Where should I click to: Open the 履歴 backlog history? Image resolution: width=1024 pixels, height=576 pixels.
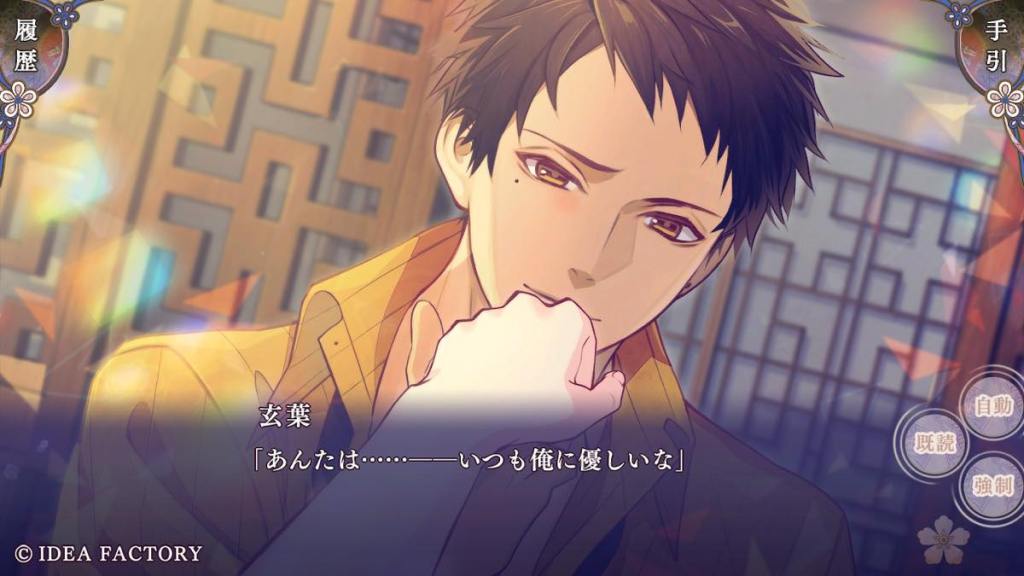pyautogui.click(x=27, y=48)
